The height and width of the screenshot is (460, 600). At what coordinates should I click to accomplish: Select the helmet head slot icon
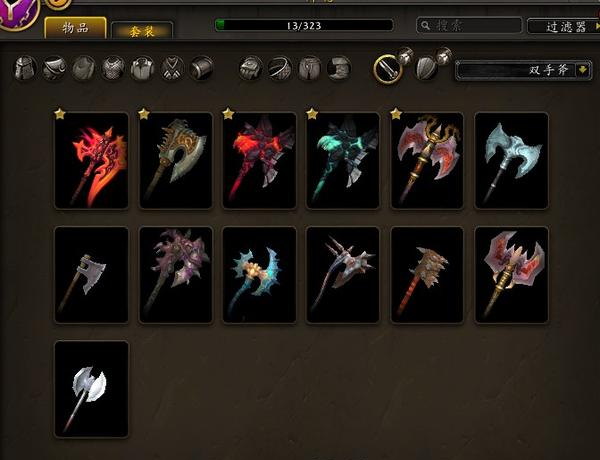pos(25,69)
